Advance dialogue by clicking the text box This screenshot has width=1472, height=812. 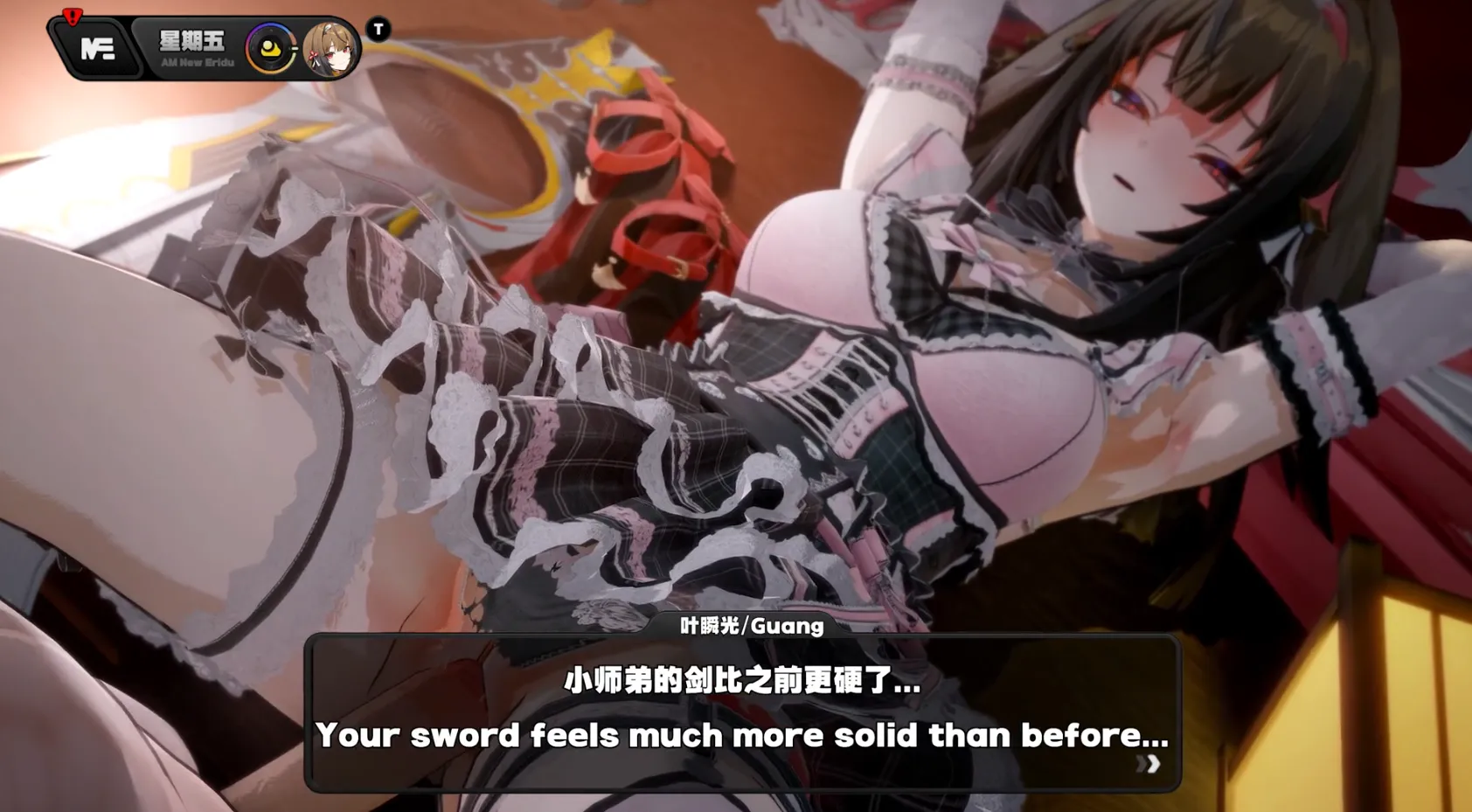[743, 708]
